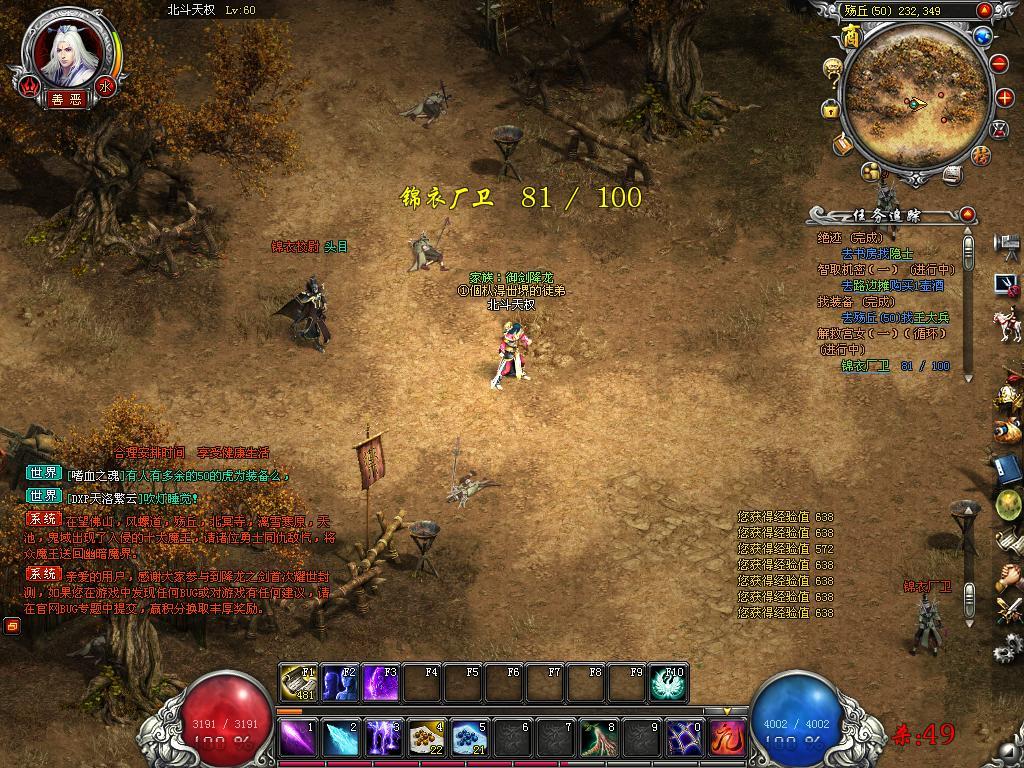Click the 锦衣厂卫 81/100 quest objective link

(x=895, y=366)
